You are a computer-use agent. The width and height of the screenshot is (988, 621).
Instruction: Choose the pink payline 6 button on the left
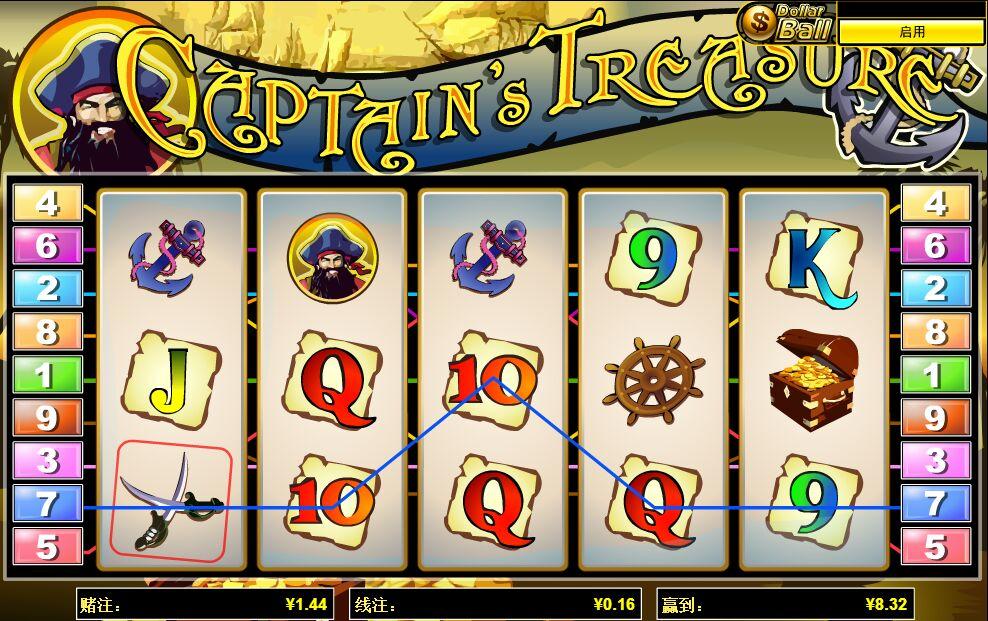coord(47,246)
